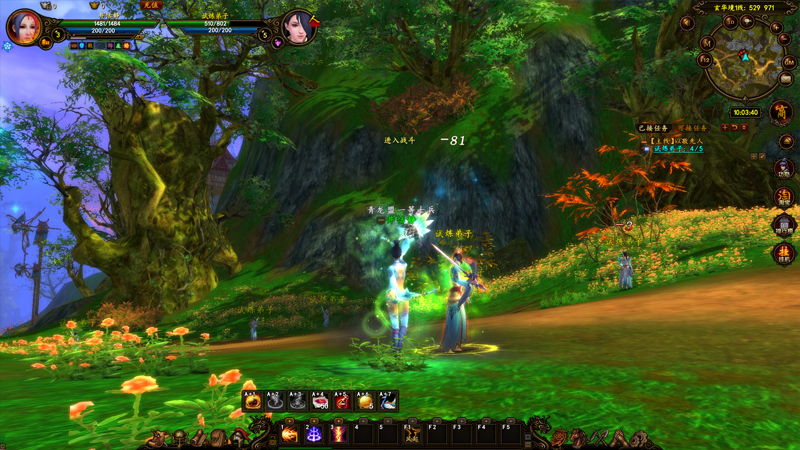Cast the red lightning skill in slot 3
The width and height of the screenshot is (800, 450).
point(338,435)
